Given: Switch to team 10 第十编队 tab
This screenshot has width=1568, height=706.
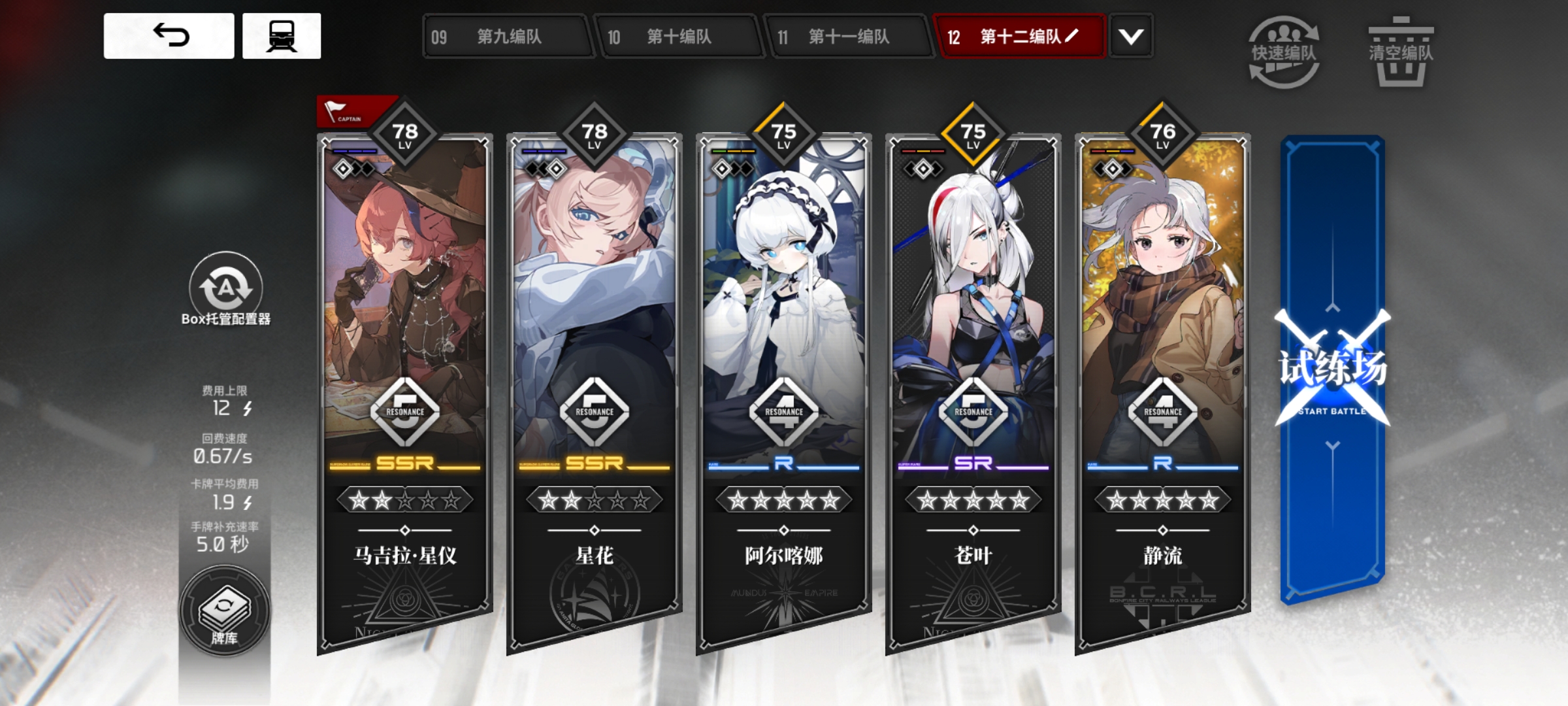Looking at the screenshot, I should (678, 37).
